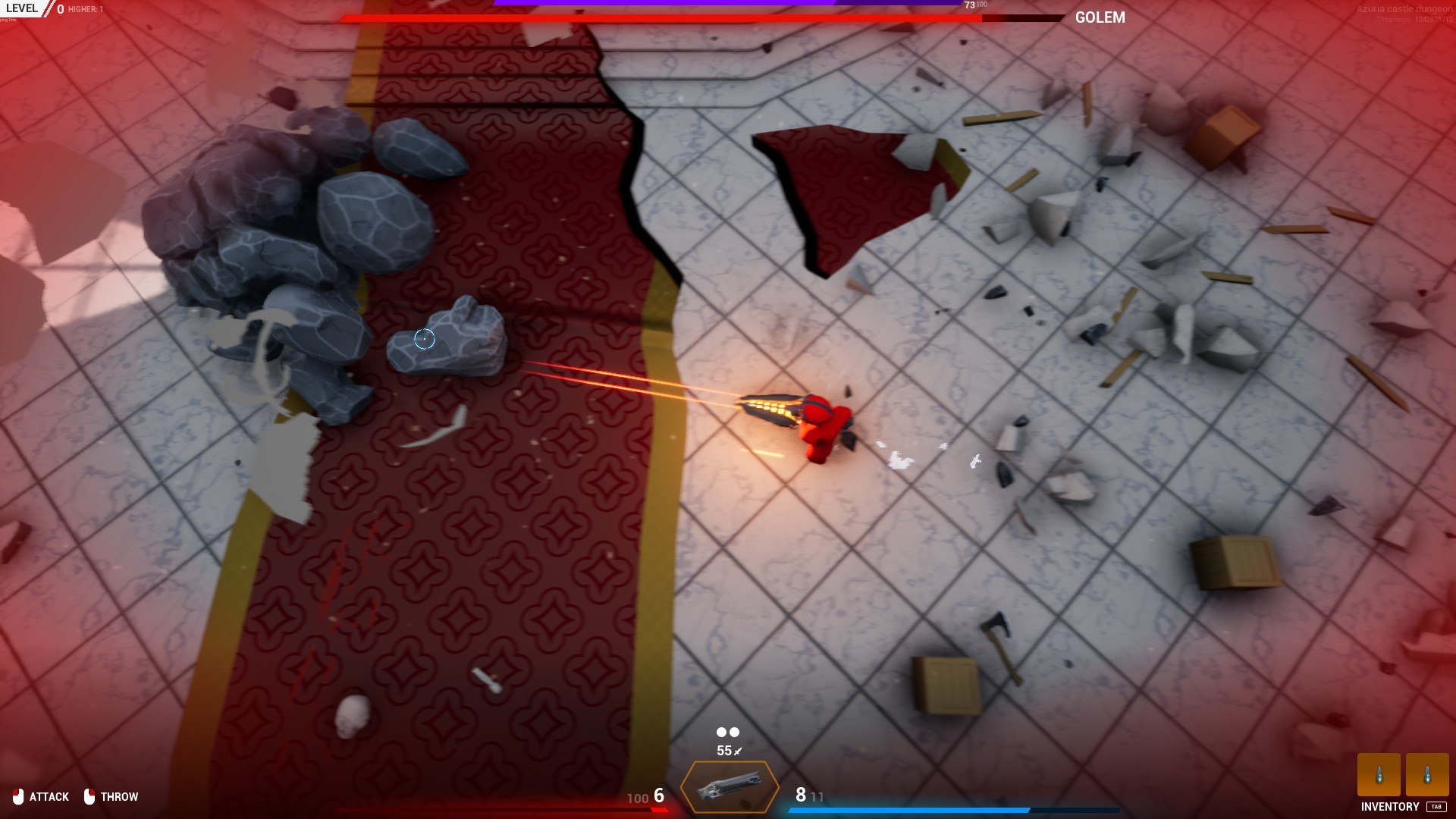Click the right-mouse THROW icon
The width and height of the screenshot is (1456, 819).
point(90,796)
